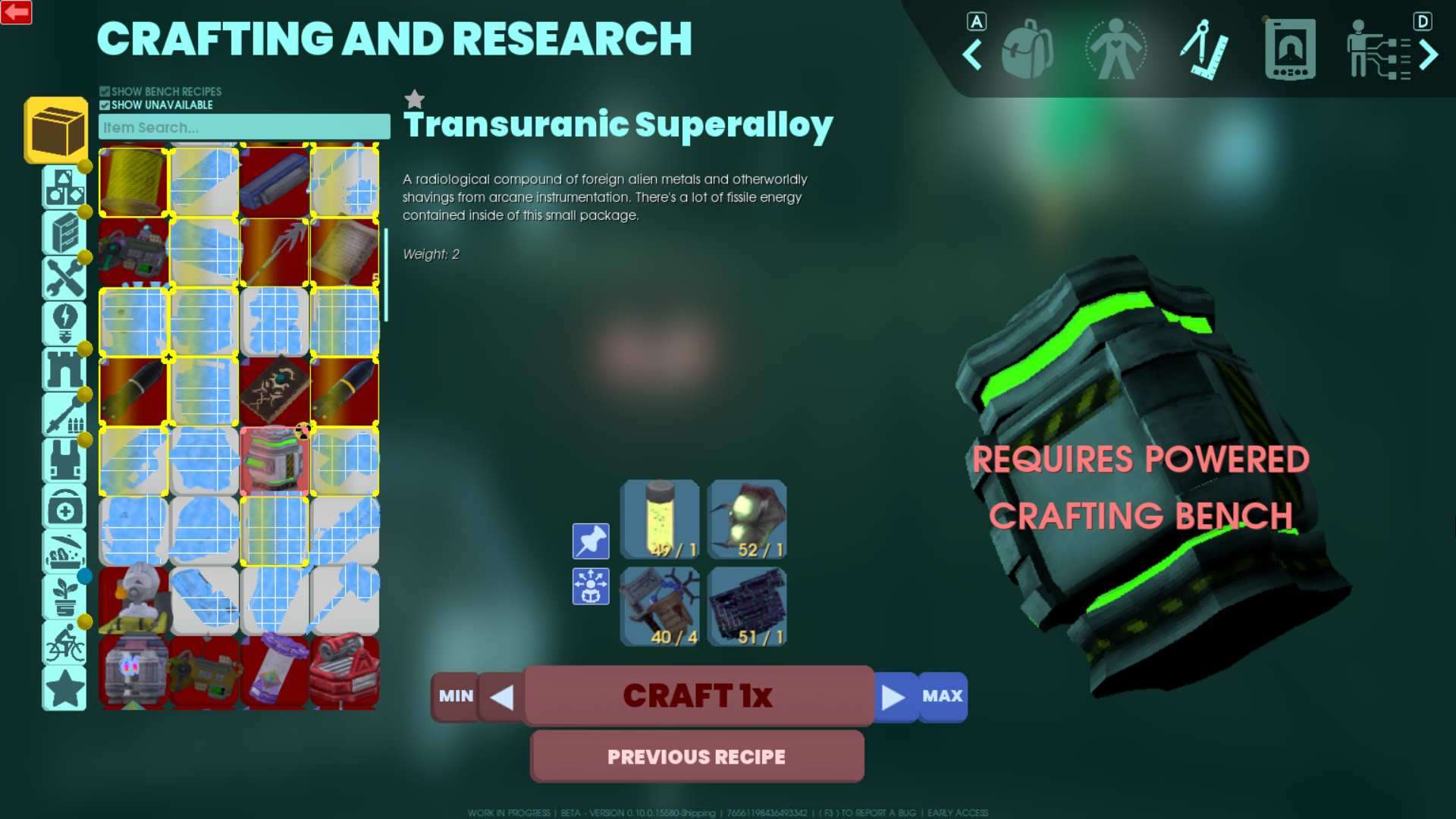Open the favorites star category
This screenshot has height=819, width=1456.
[64, 688]
